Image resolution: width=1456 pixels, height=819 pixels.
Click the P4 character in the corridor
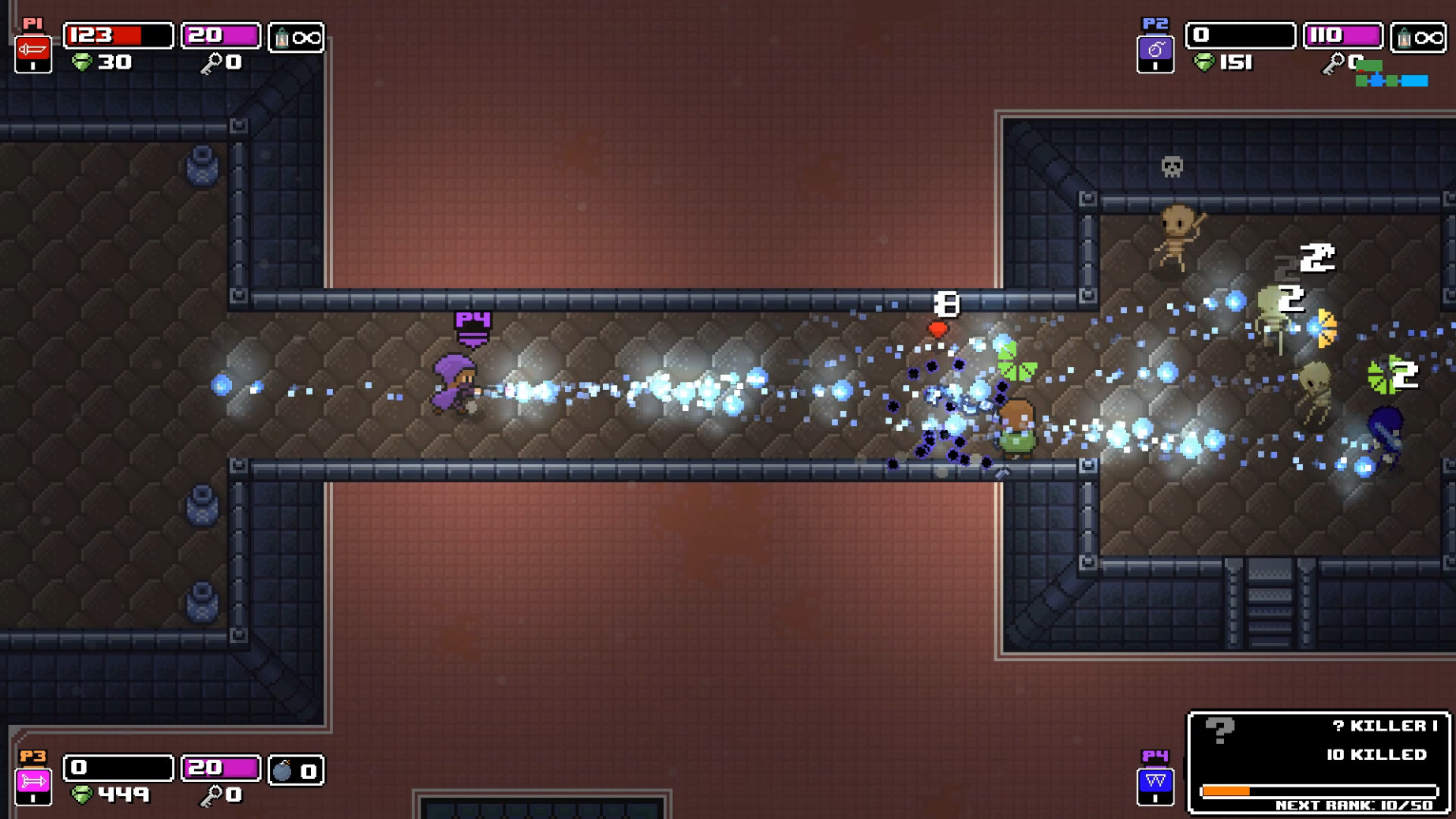point(454,387)
